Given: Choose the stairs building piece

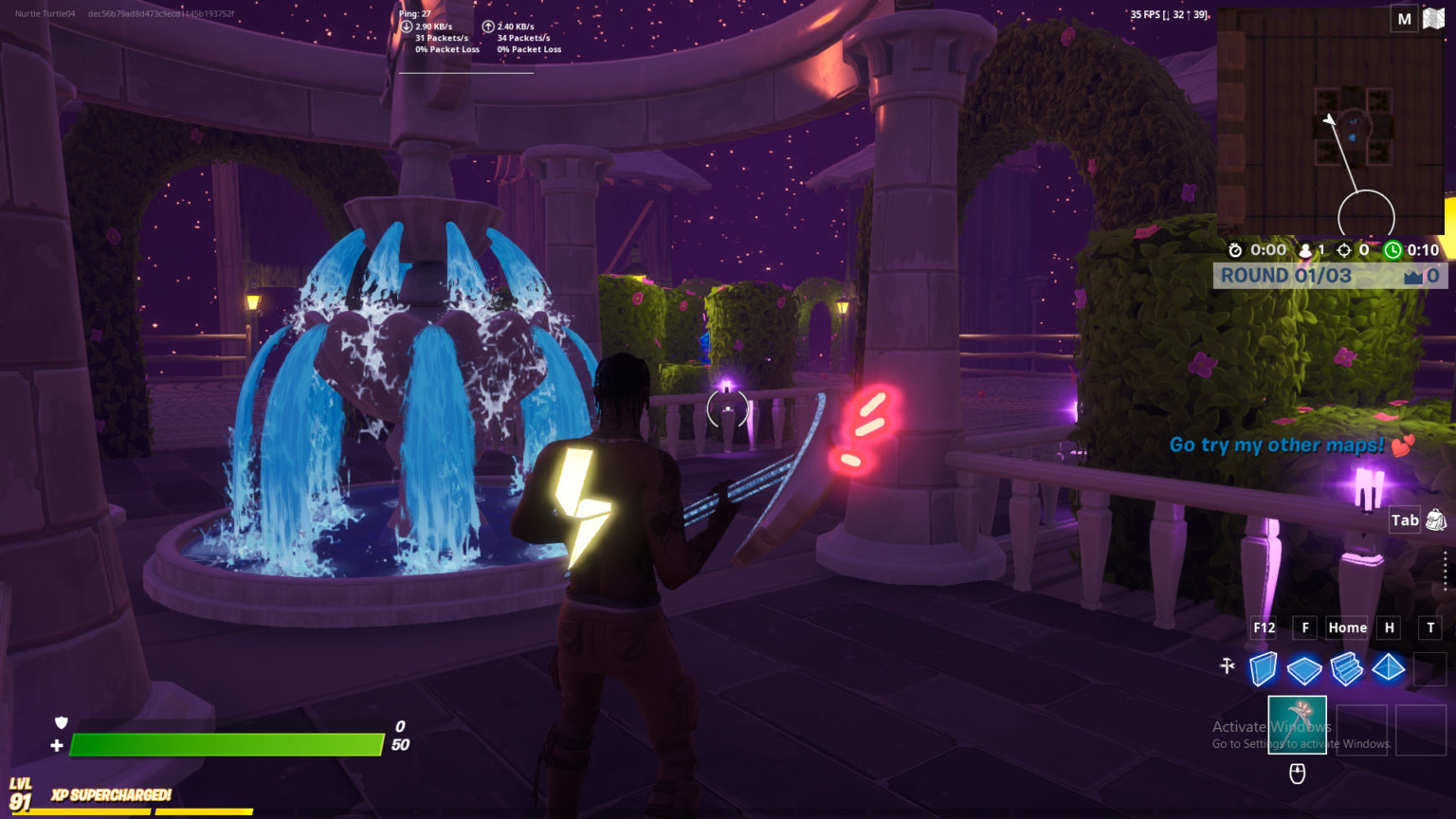Looking at the screenshot, I should (x=1346, y=668).
